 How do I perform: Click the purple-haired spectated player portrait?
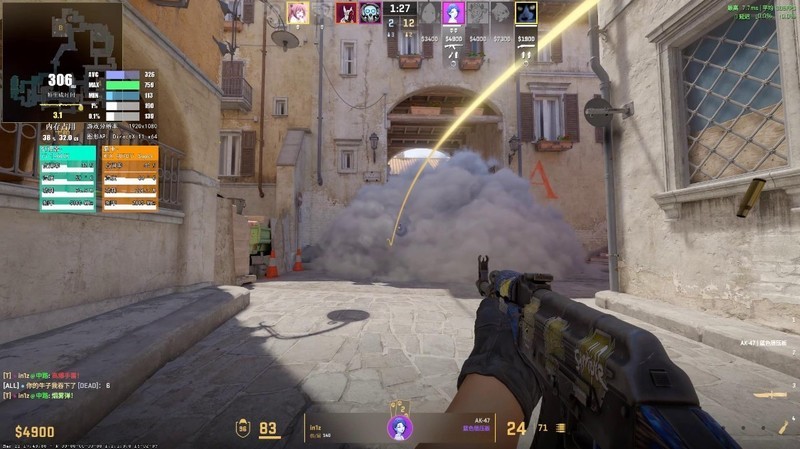click(x=400, y=427)
